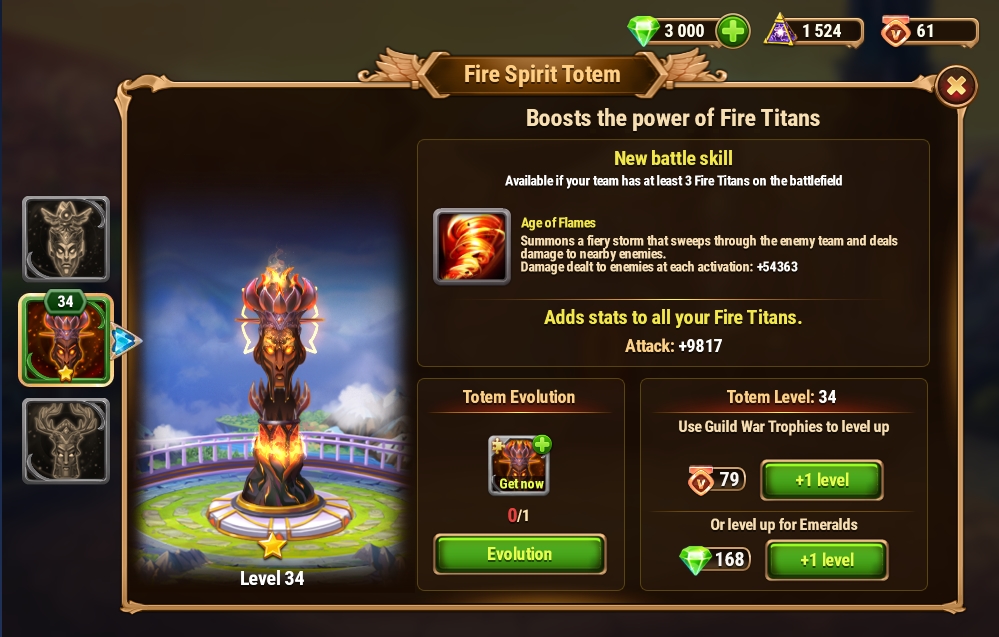View the Age of Flames skill icon

coord(472,246)
